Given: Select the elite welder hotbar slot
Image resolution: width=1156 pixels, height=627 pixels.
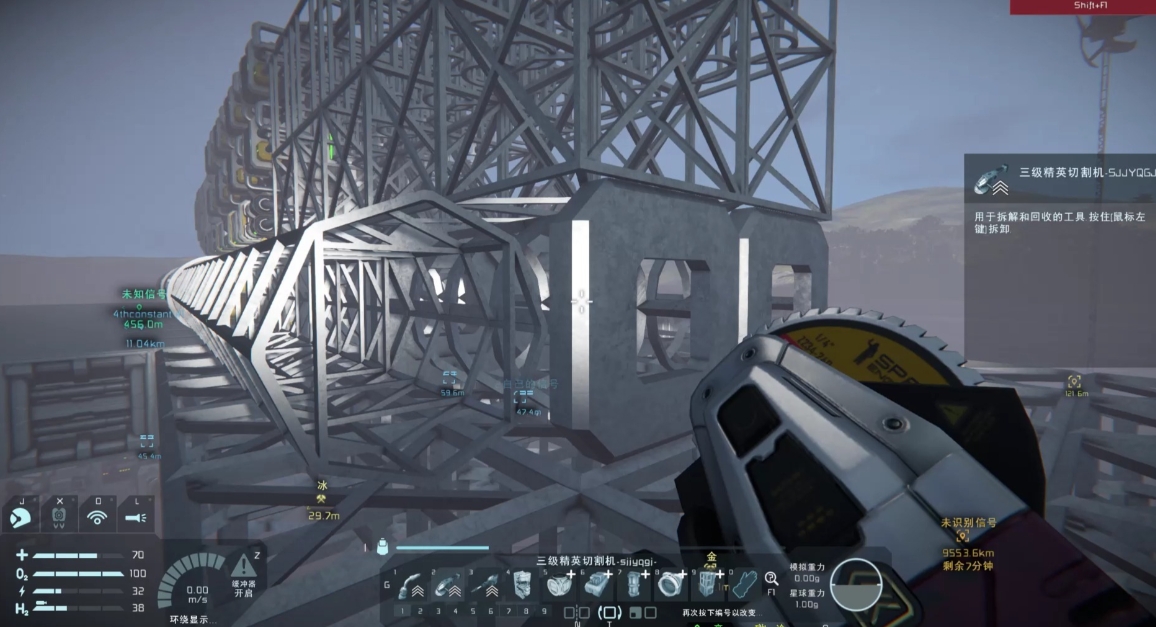Looking at the screenshot, I should 411,585.
